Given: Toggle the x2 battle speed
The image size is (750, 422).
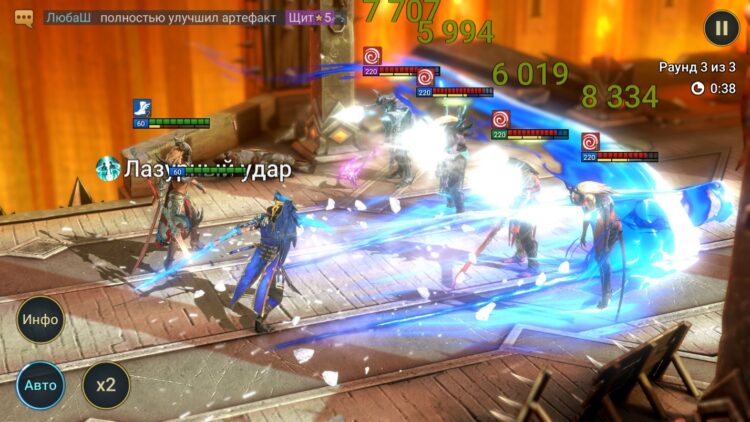Looking at the screenshot, I should (105, 386).
